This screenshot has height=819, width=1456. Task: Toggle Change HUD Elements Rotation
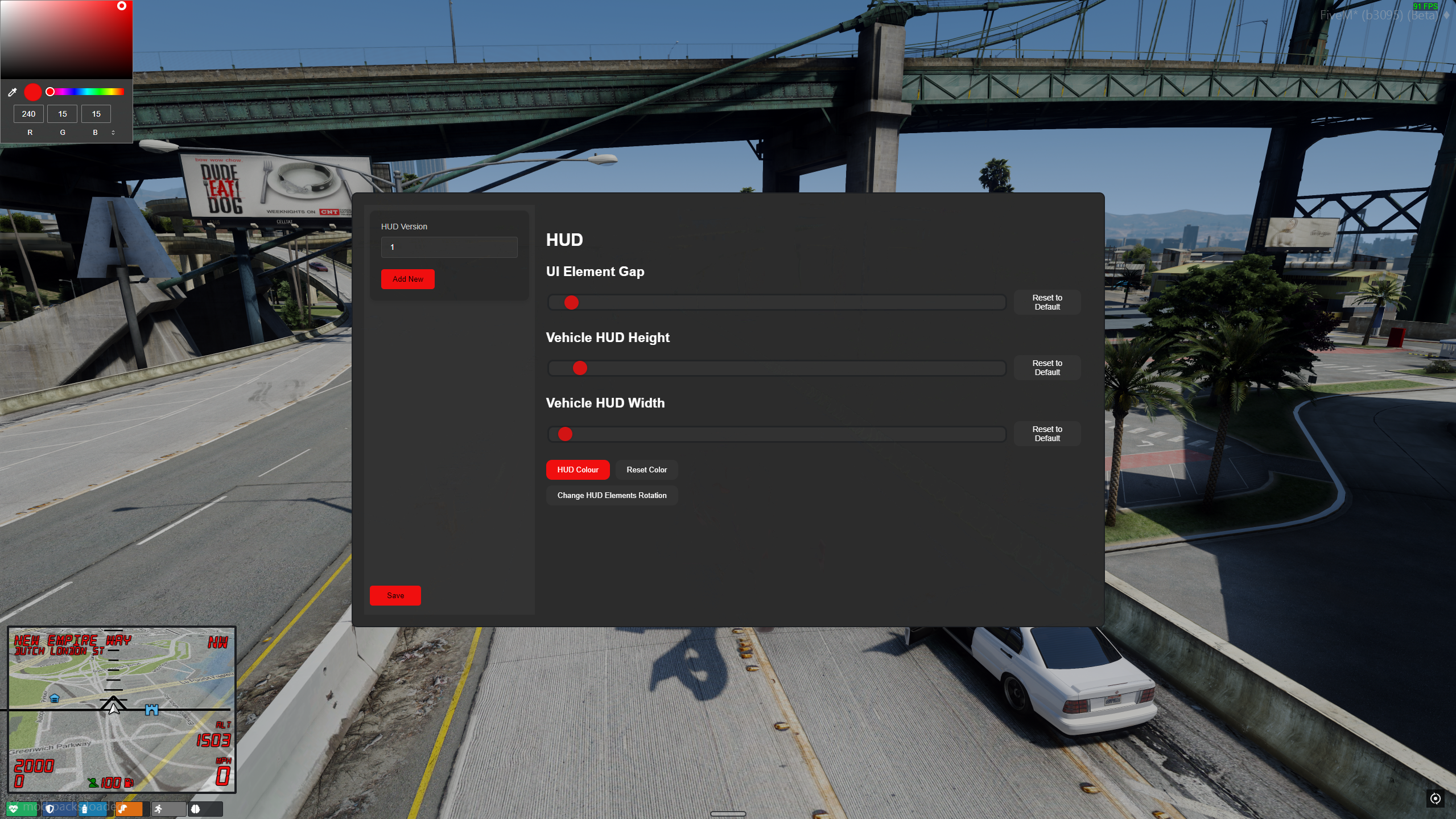point(611,495)
